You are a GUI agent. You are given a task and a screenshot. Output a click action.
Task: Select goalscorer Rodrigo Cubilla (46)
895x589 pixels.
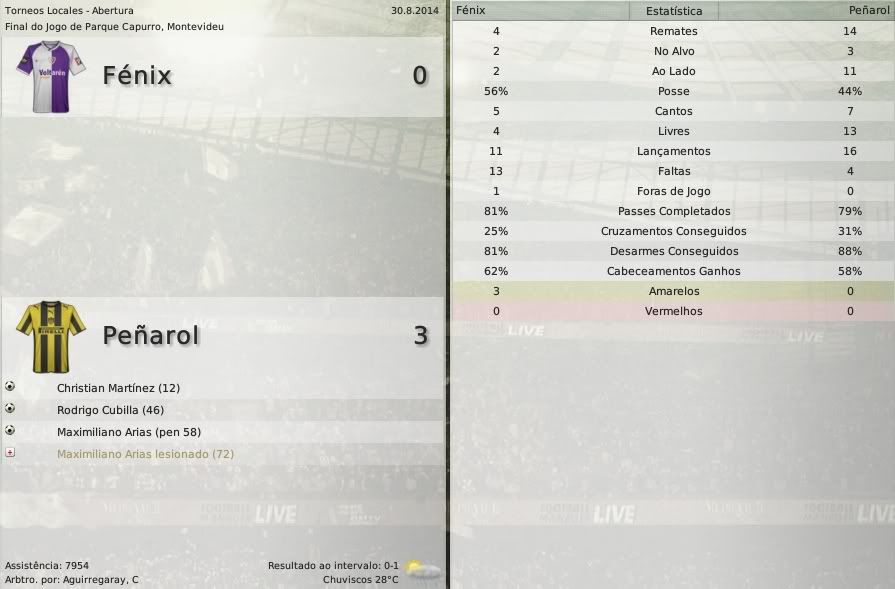click(110, 410)
